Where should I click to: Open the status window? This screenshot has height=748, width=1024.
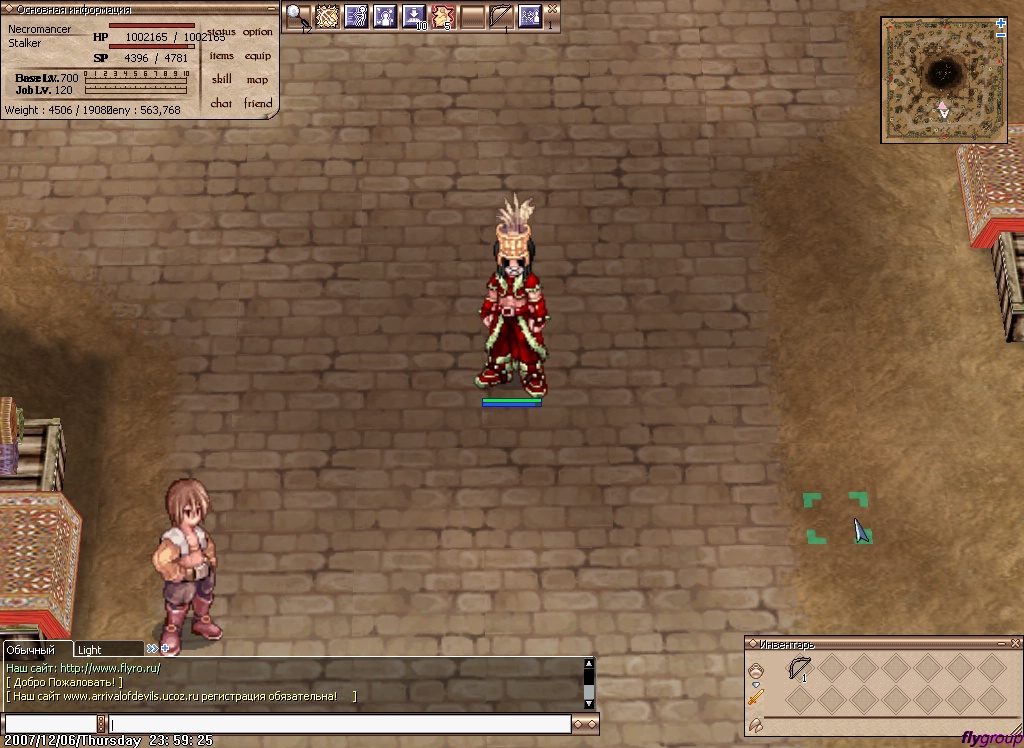point(222,32)
